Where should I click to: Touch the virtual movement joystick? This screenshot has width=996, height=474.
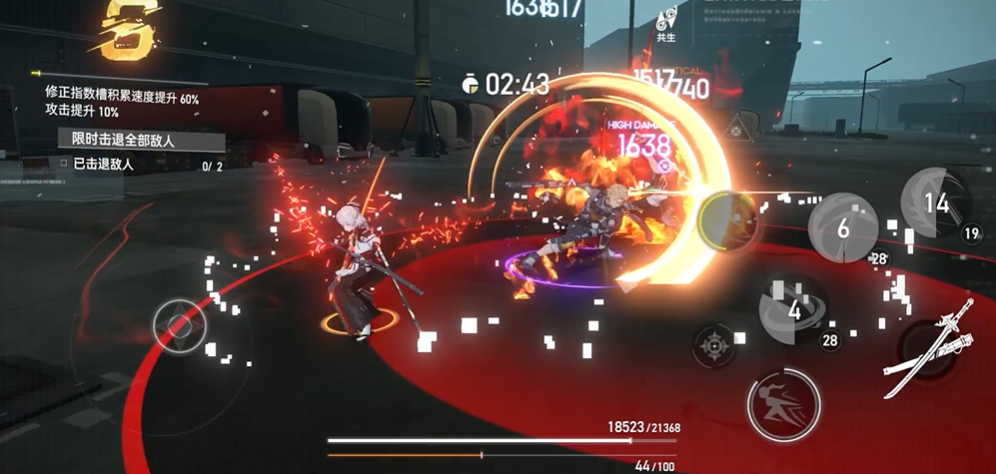coord(180,326)
